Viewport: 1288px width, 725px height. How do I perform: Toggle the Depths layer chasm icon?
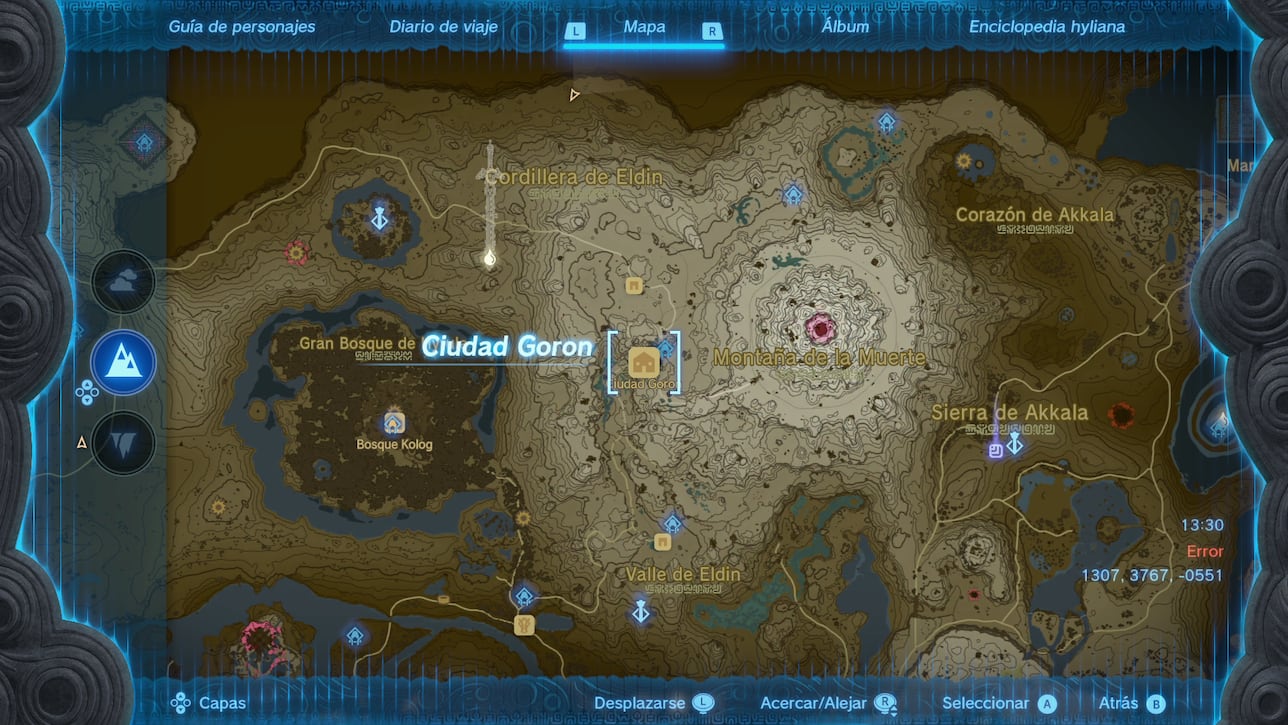(x=122, y=442)
